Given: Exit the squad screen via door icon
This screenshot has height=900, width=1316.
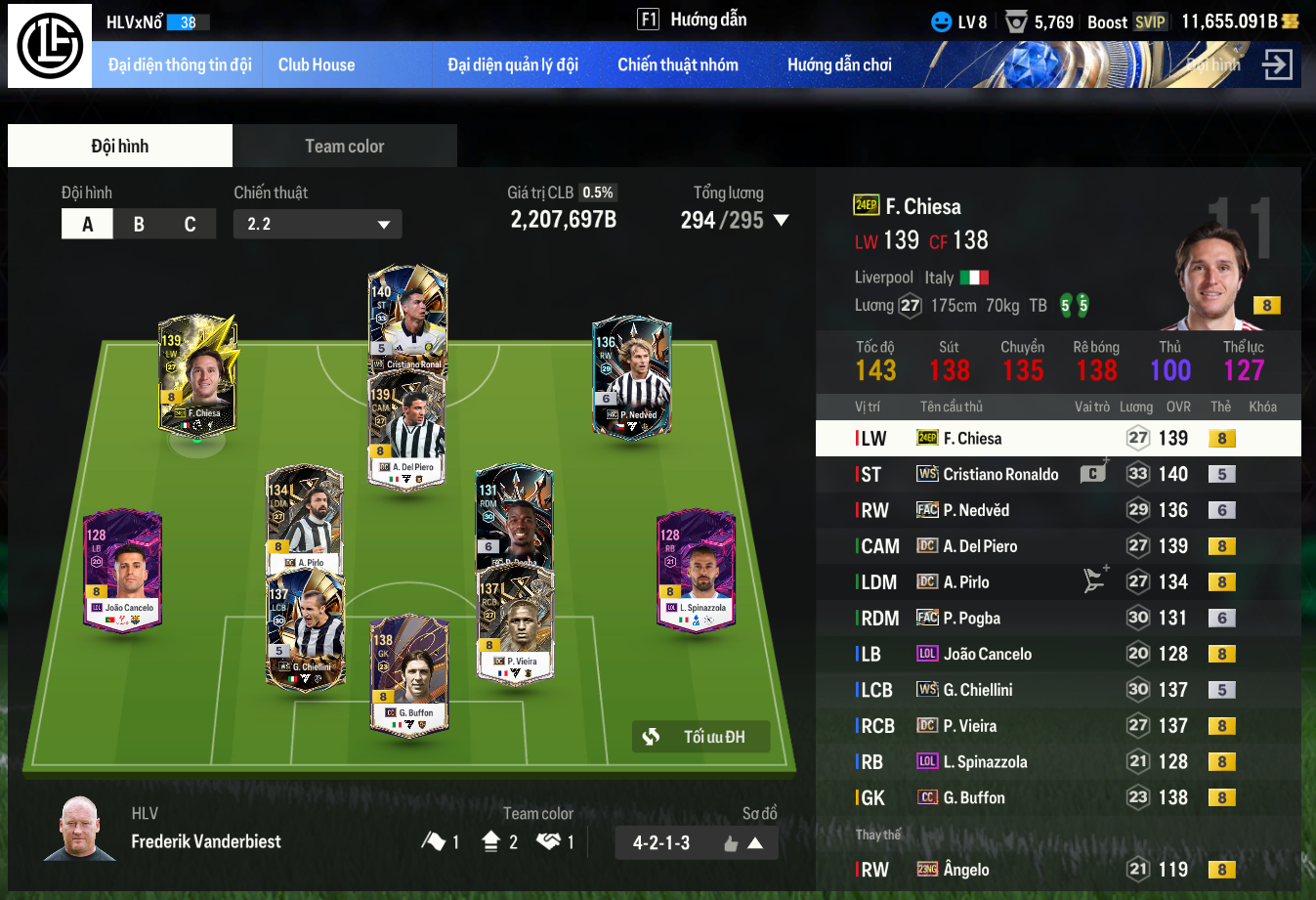Looking at the screenshot, I should [1276, 65].
